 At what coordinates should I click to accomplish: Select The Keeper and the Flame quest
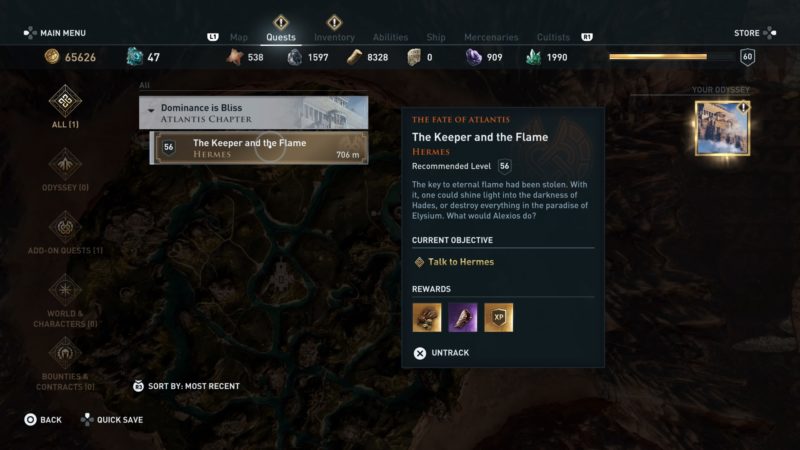(259, 148)
